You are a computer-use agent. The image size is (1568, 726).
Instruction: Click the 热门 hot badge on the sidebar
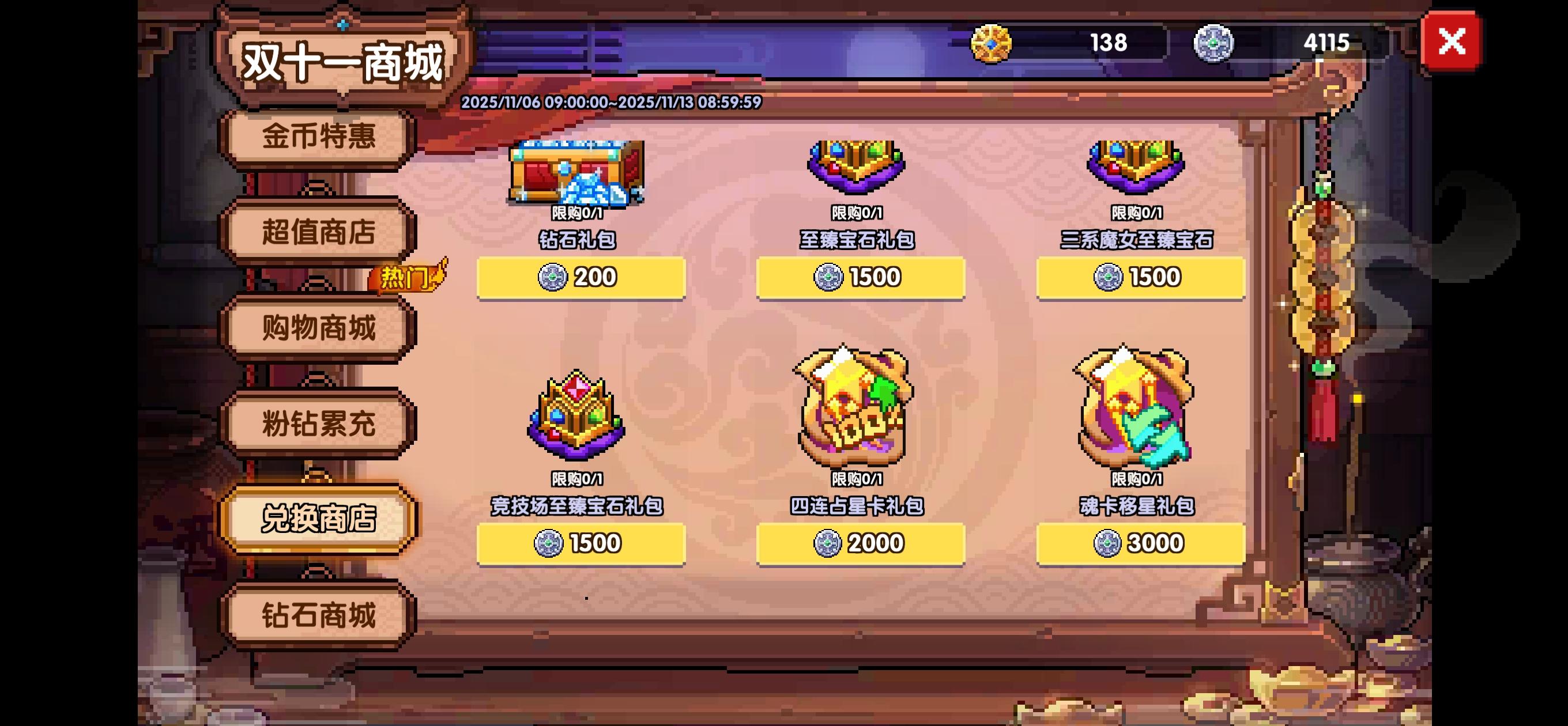(x=406, y=278)
